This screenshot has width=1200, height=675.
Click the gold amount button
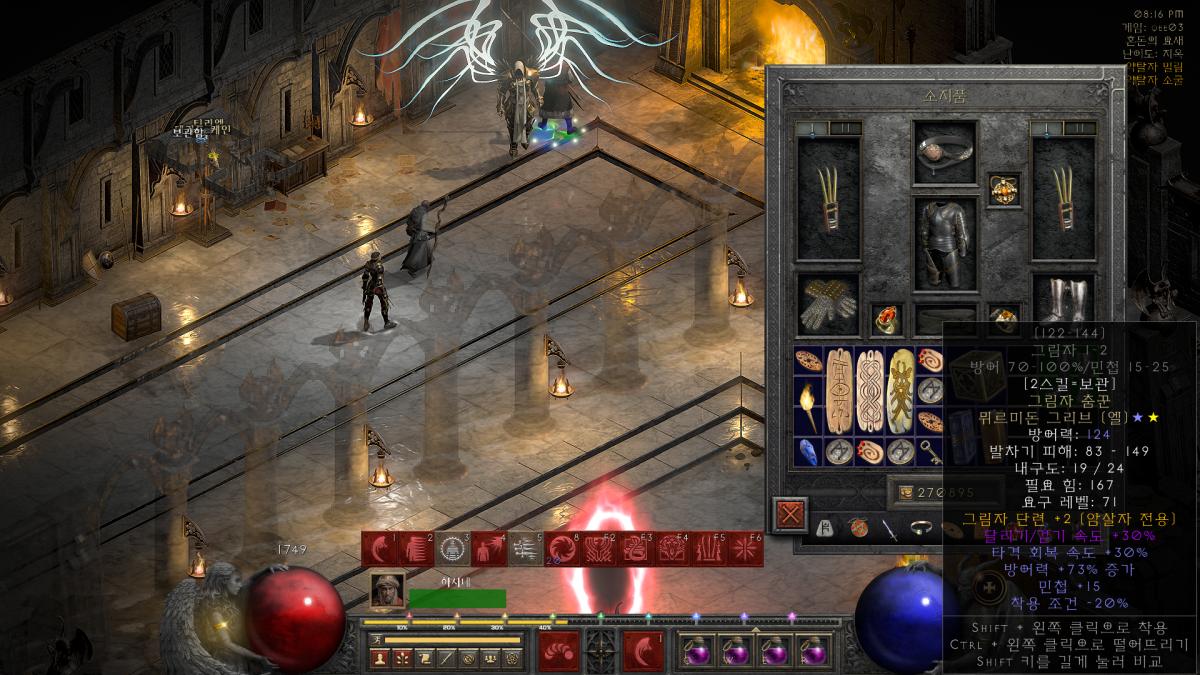coord(907,491)
